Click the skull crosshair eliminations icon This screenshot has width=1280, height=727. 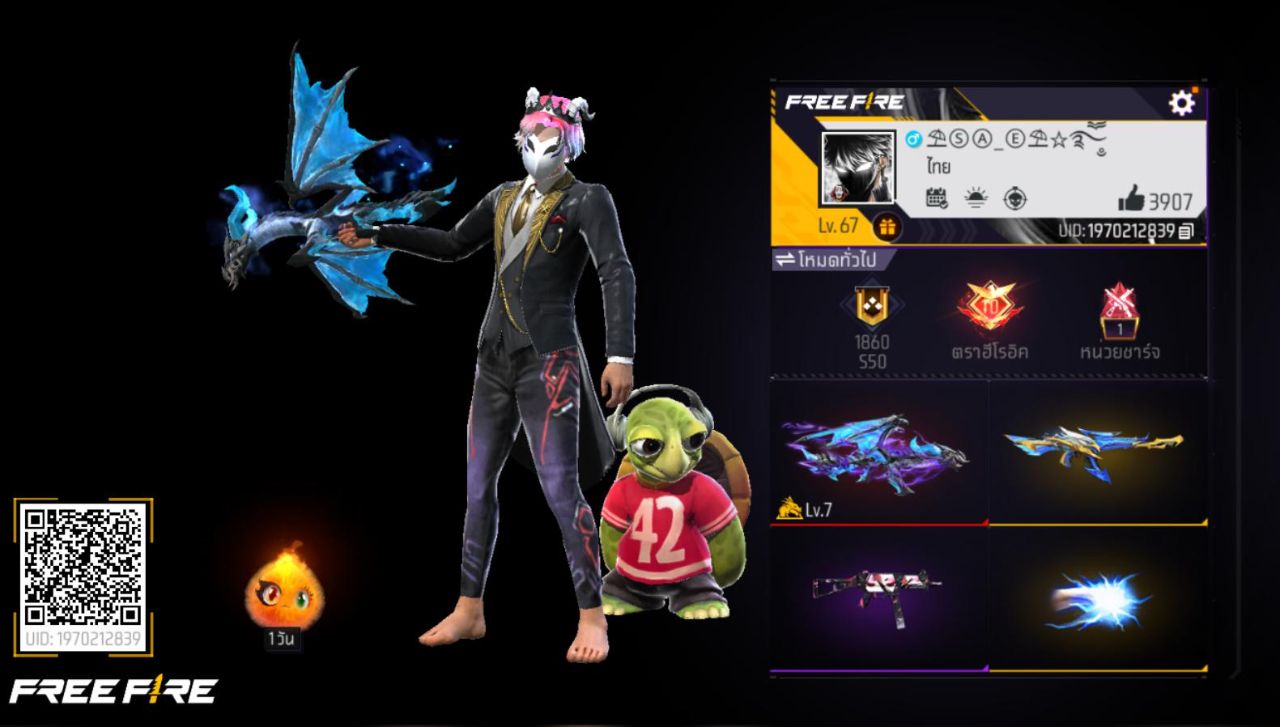1016,197
